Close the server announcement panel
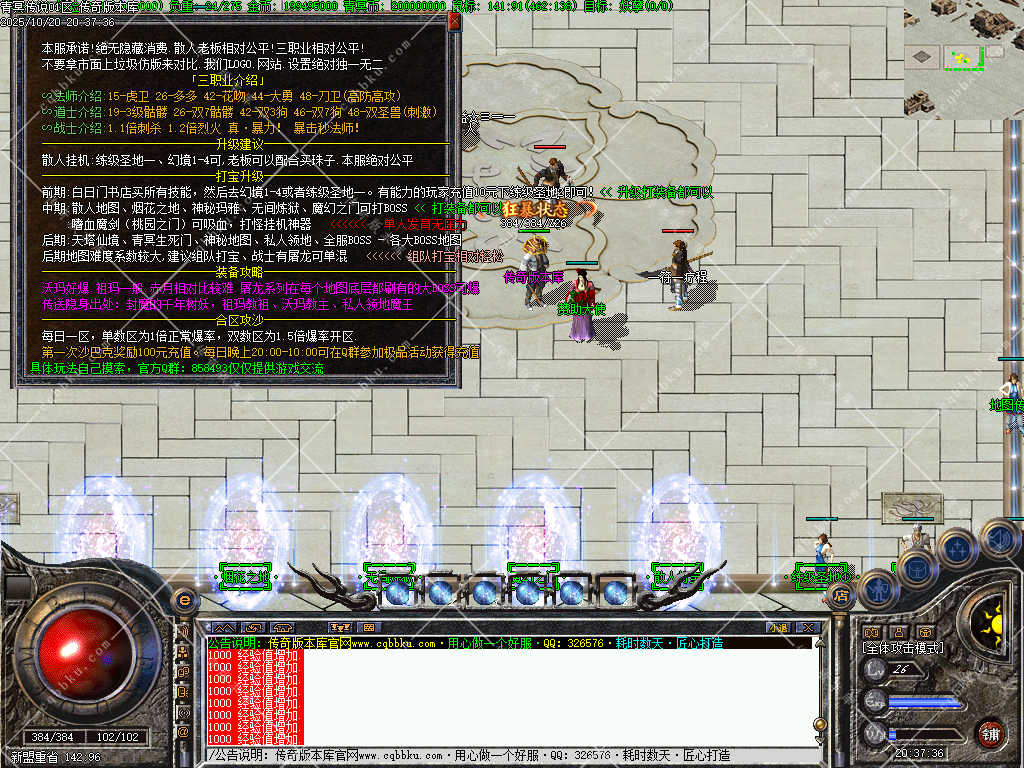 pos(454,20)
